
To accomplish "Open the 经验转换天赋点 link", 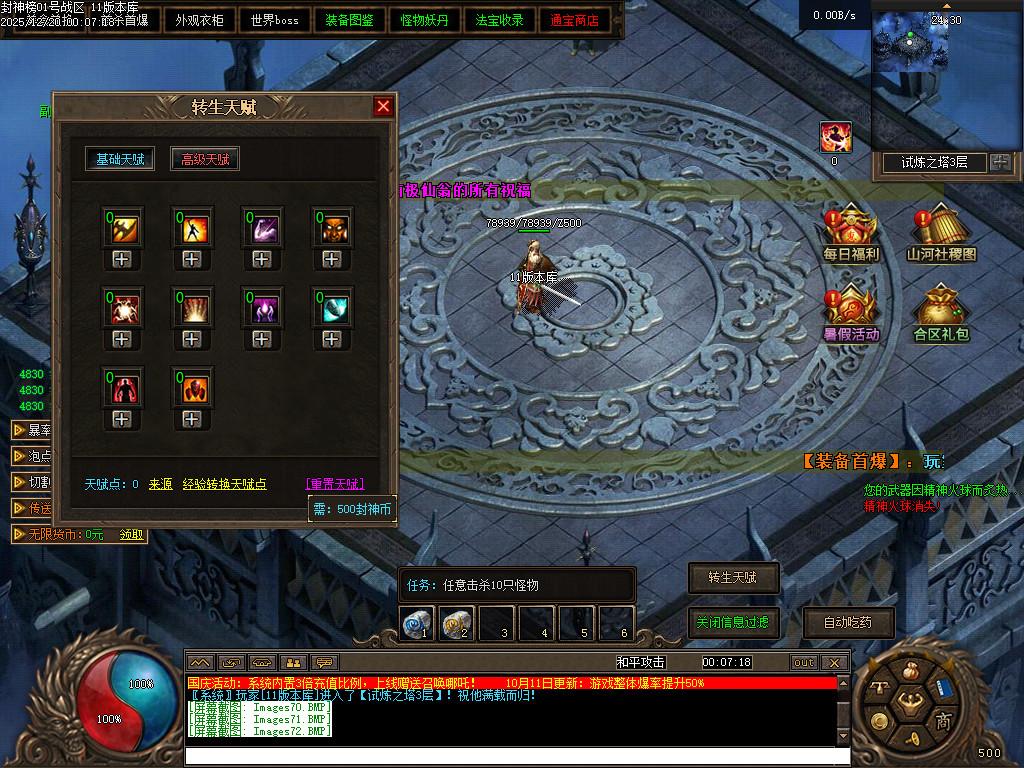I will (224, 484).
